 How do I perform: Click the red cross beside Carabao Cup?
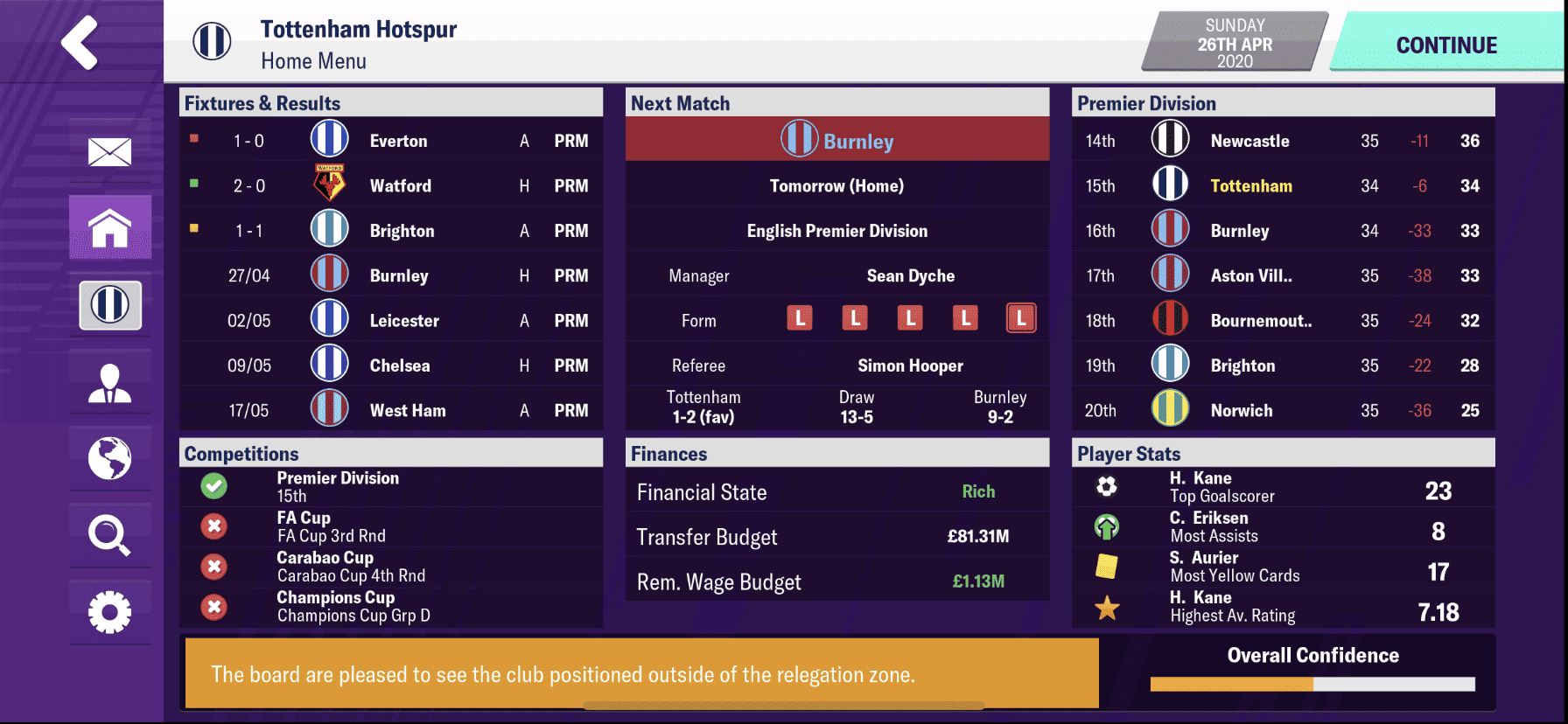[213, 567]
